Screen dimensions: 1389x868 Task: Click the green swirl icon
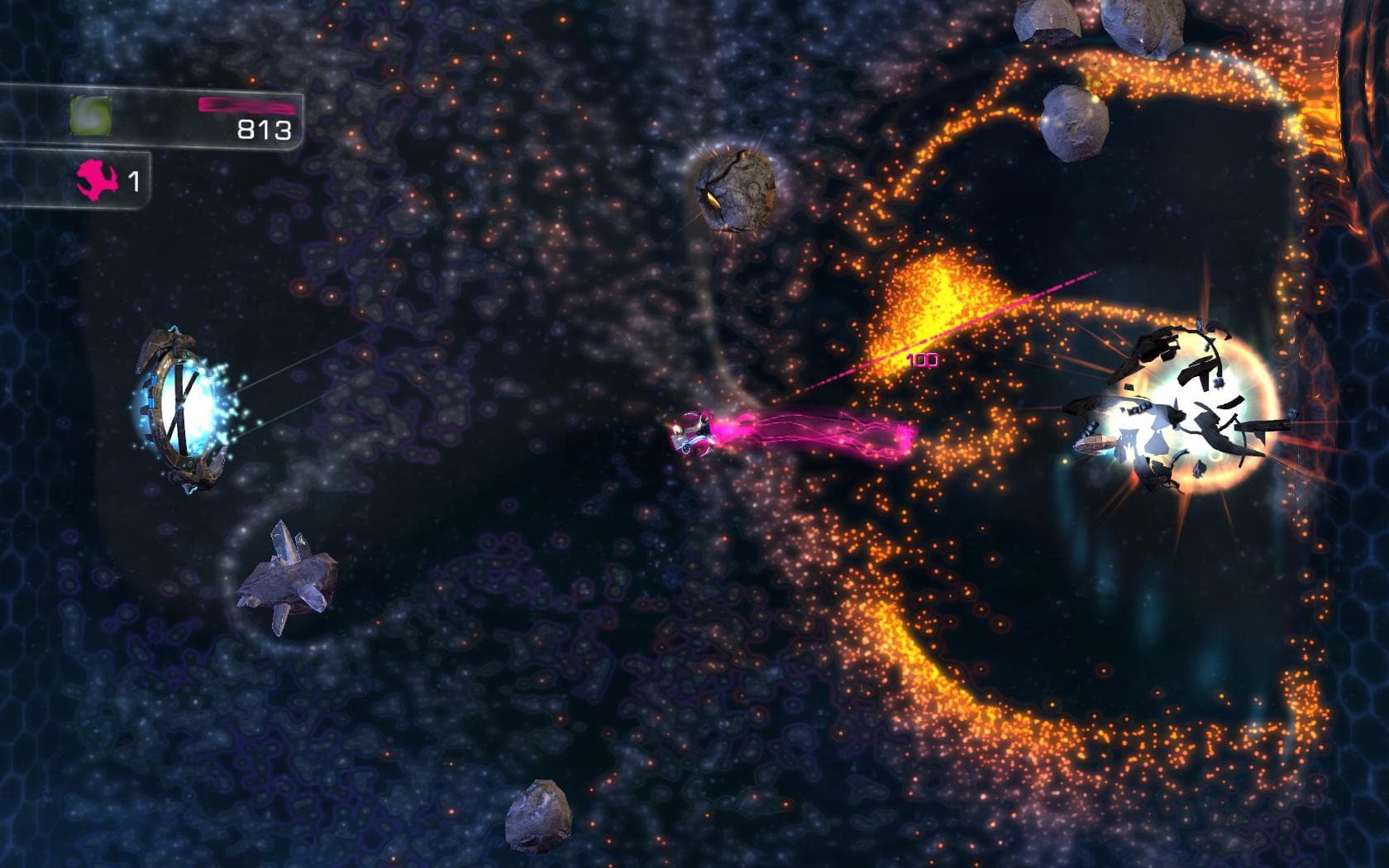pyautogui.click(x=90, y=115)
